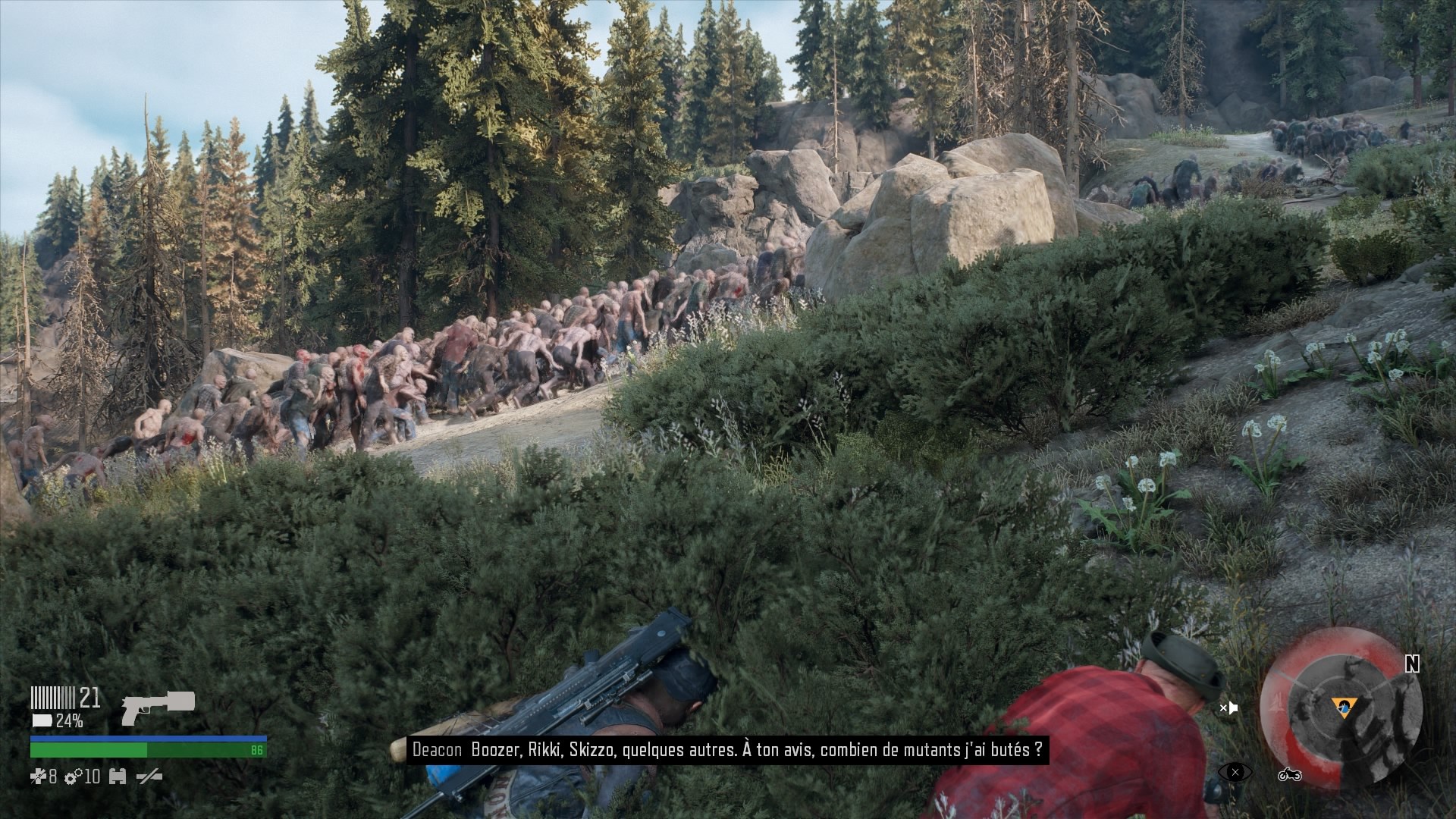The width and height of the screenshot is (1456, 819).
Task: Click the orange triangle player marker
Action: coord(1345,708)
